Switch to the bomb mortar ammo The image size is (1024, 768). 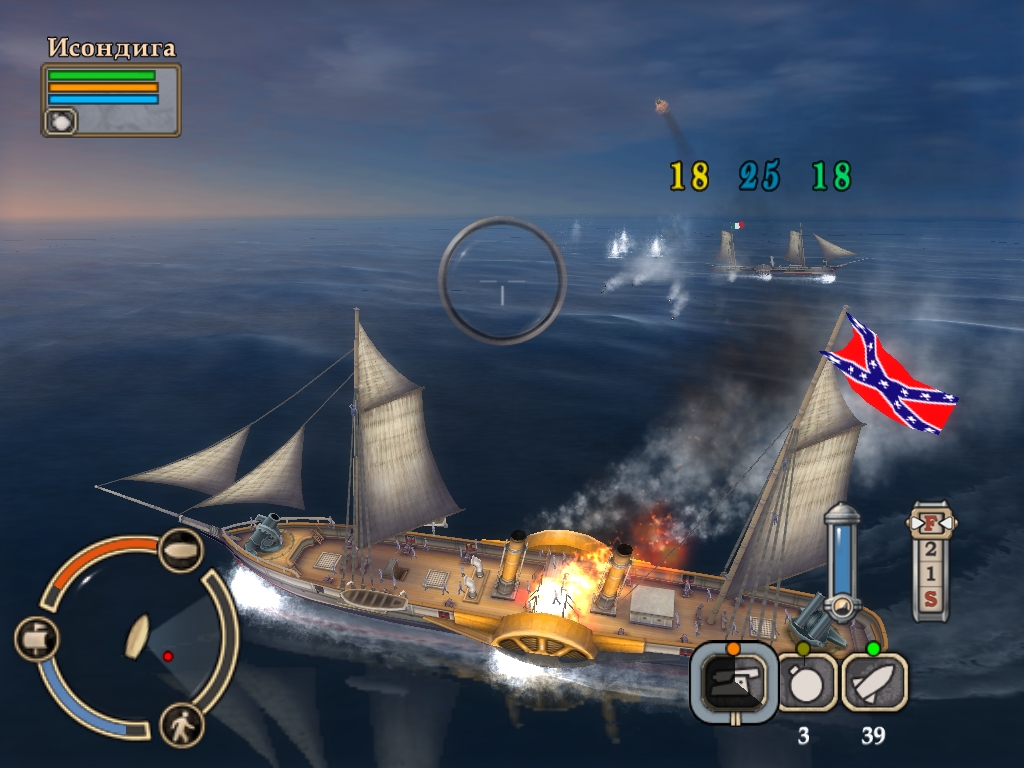coord(807,684)
